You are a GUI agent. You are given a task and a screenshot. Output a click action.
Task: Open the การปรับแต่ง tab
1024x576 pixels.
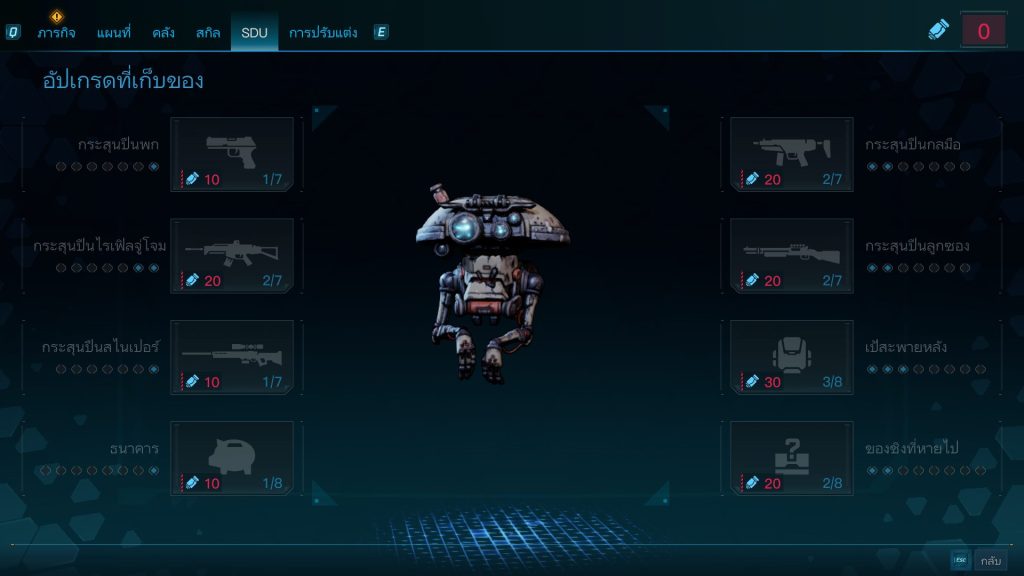[323, 33]
